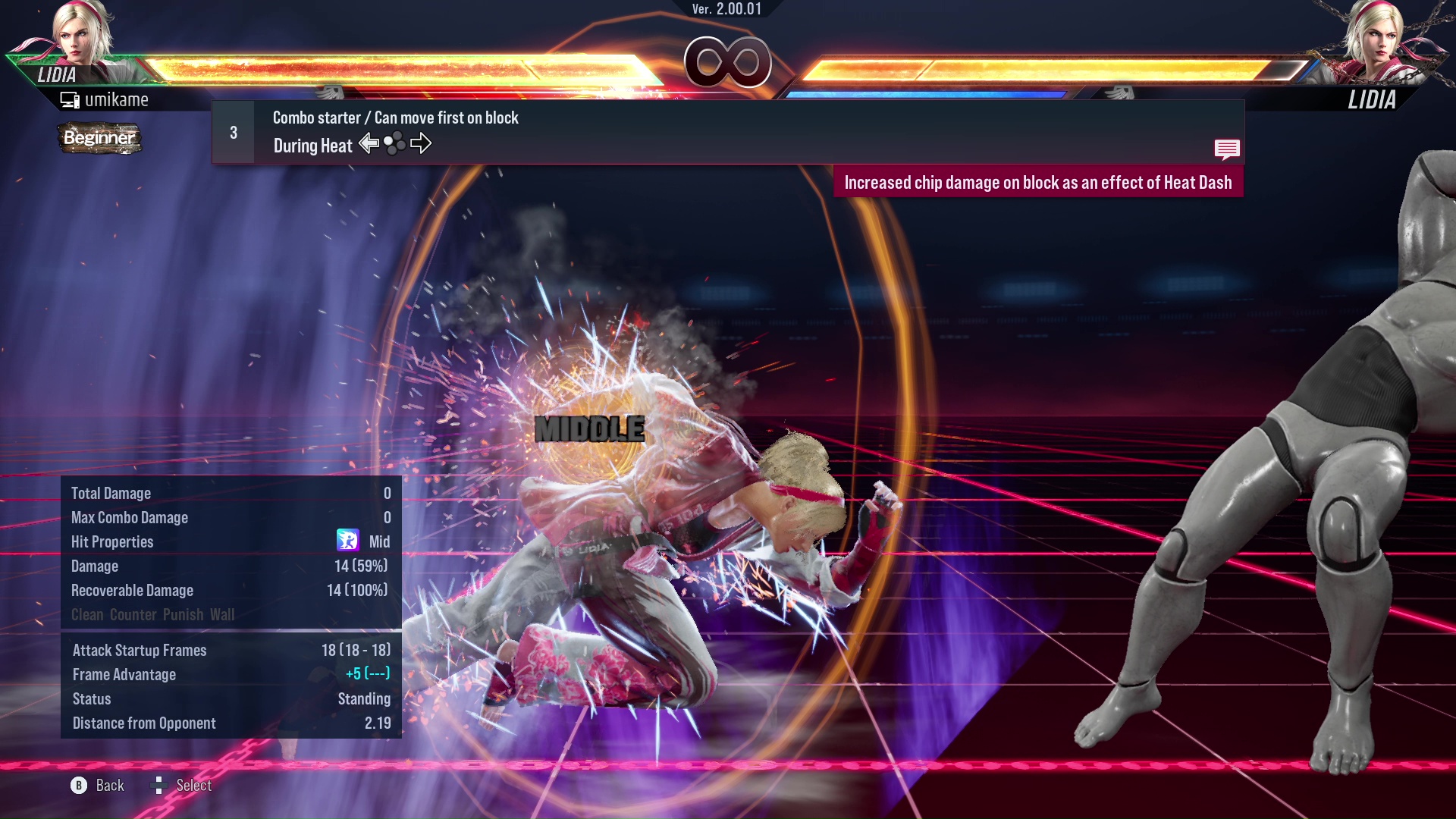Enable the Clean hit filter
The height and width of the screenshot is (819, 1456).
(x=86, y=615)
